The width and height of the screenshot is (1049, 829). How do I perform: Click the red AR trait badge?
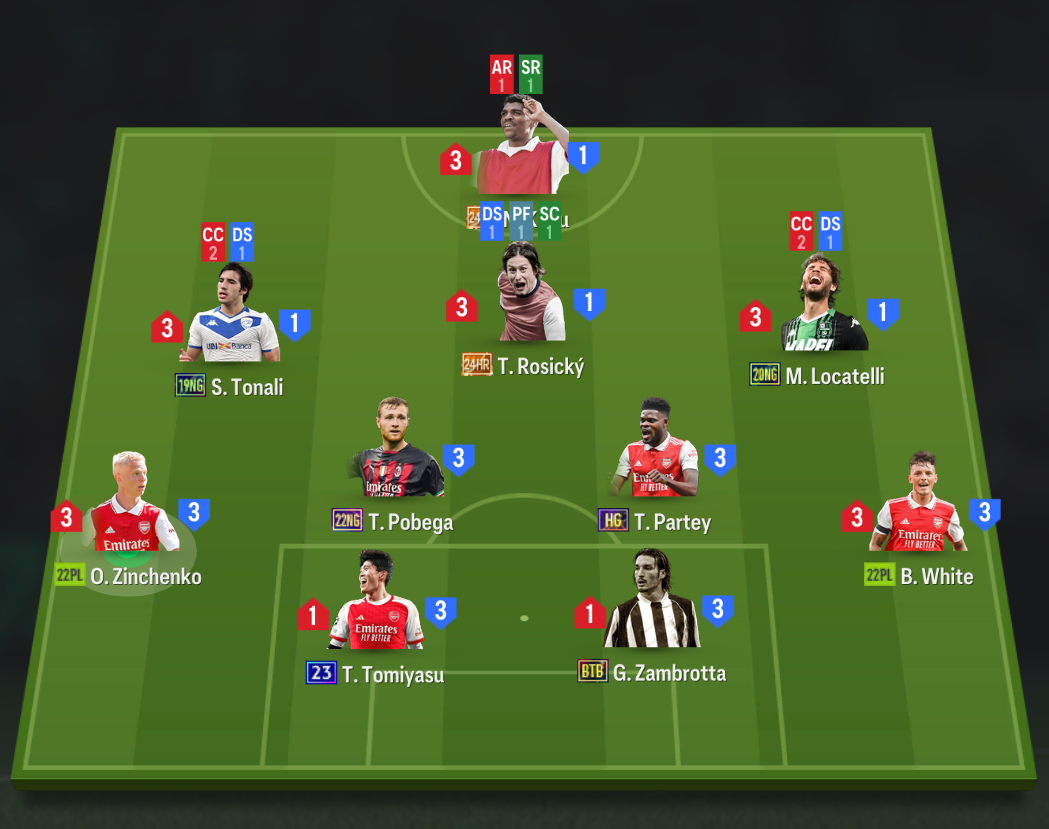[x=502, y=75]
